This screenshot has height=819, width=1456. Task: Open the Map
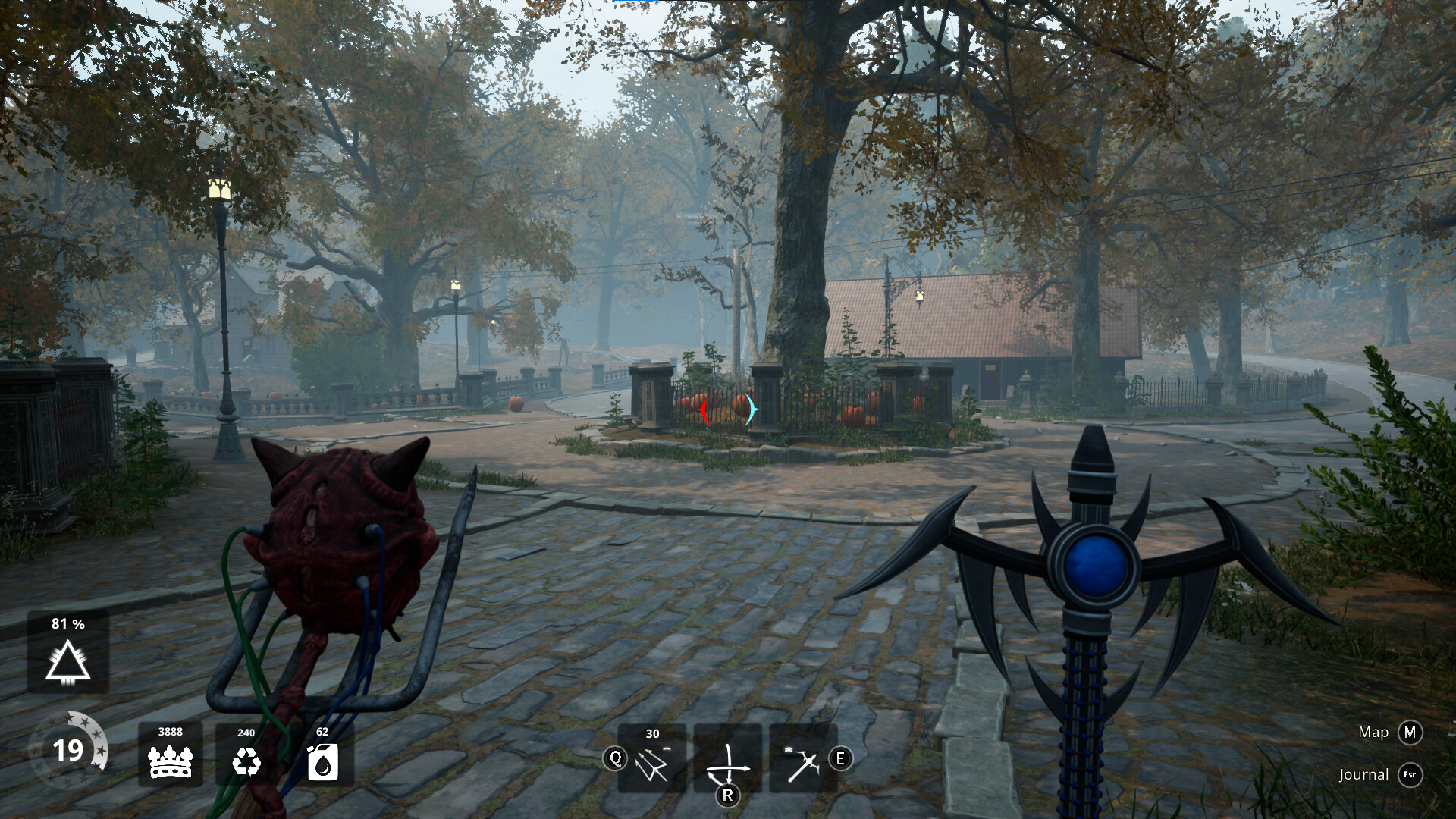(x=1373, y=733)
